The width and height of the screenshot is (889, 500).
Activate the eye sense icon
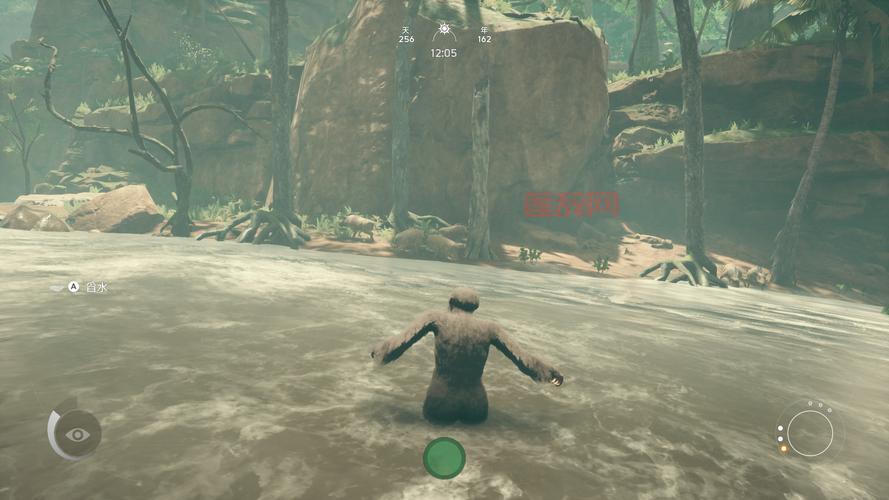click(77, 434)
